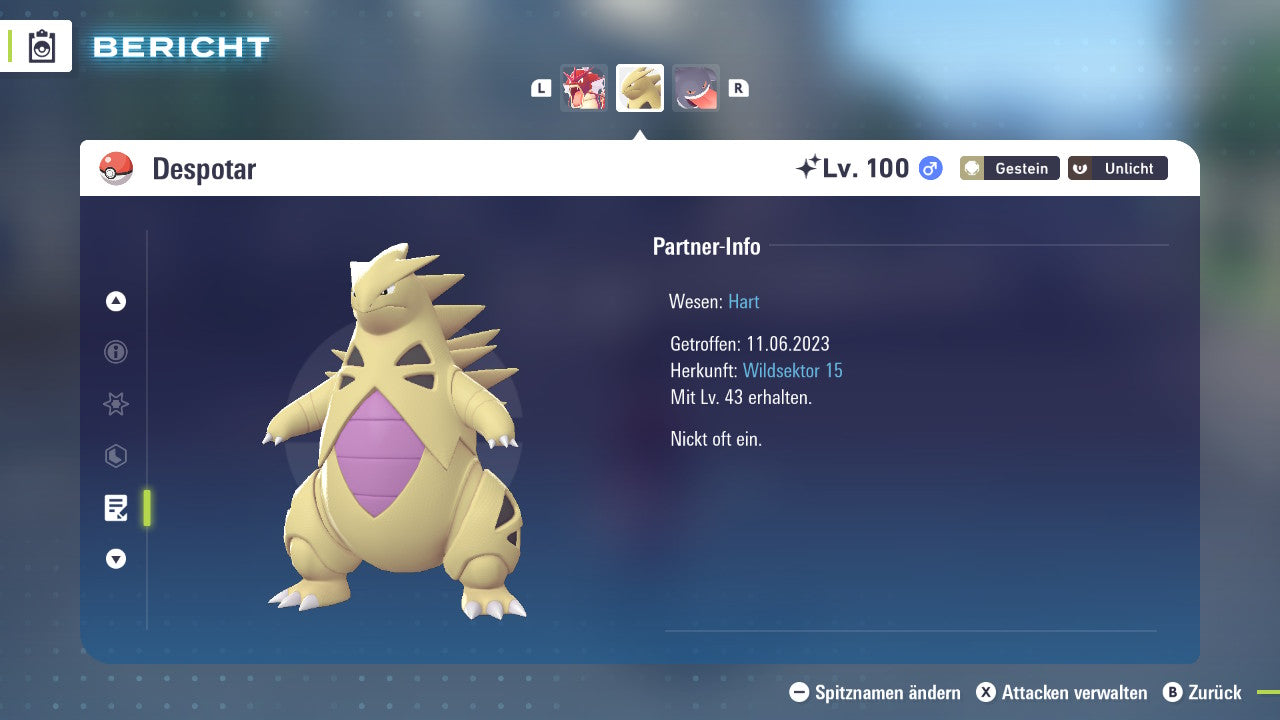Click the Unlicht type badge
1280x720 pixels.
click(x=1117, y=168)
